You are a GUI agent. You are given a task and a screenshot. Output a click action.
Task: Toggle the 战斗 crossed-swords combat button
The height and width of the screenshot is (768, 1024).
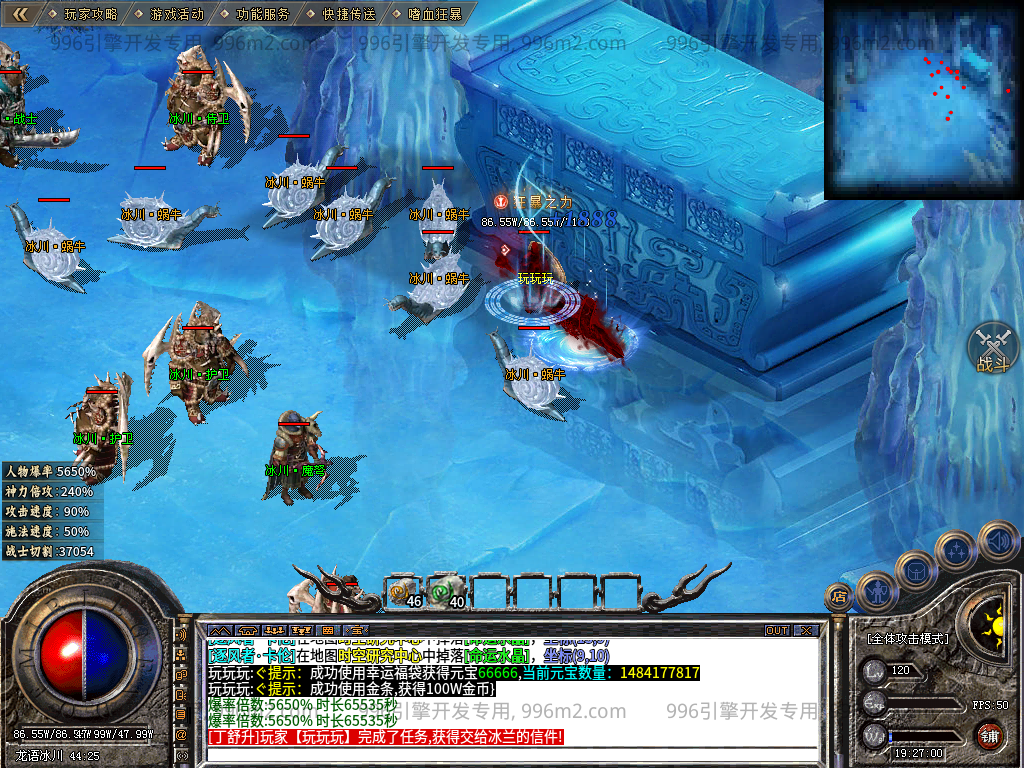tap(992, 348)
